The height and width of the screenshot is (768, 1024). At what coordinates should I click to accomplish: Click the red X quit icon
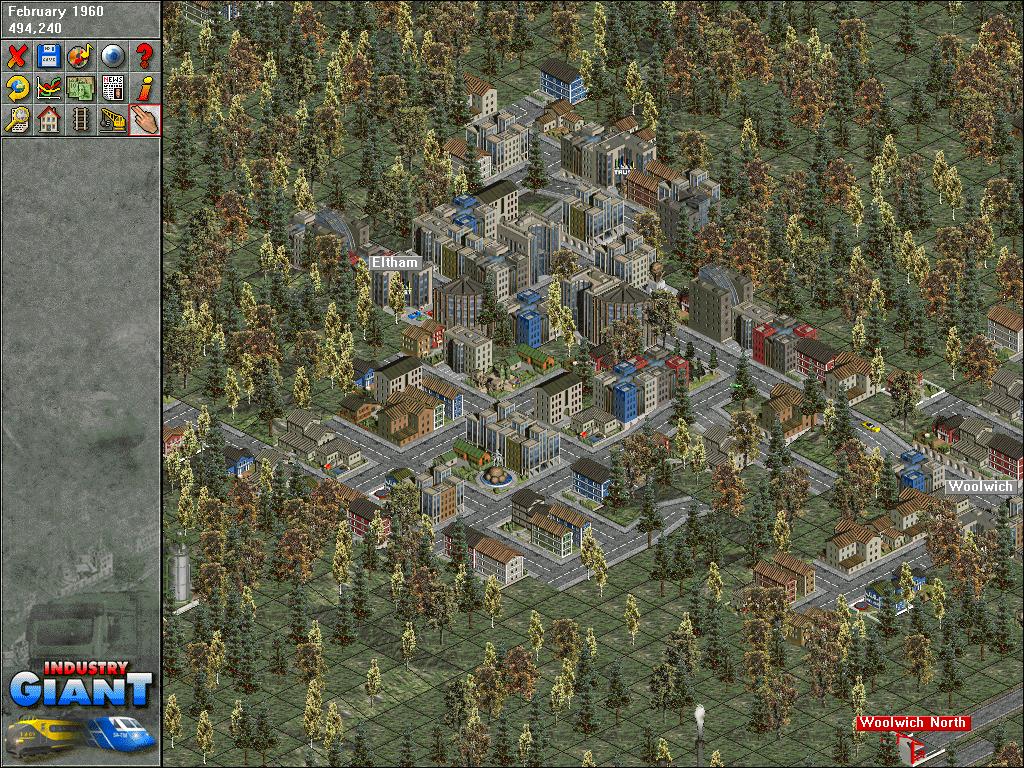point(17,56)
